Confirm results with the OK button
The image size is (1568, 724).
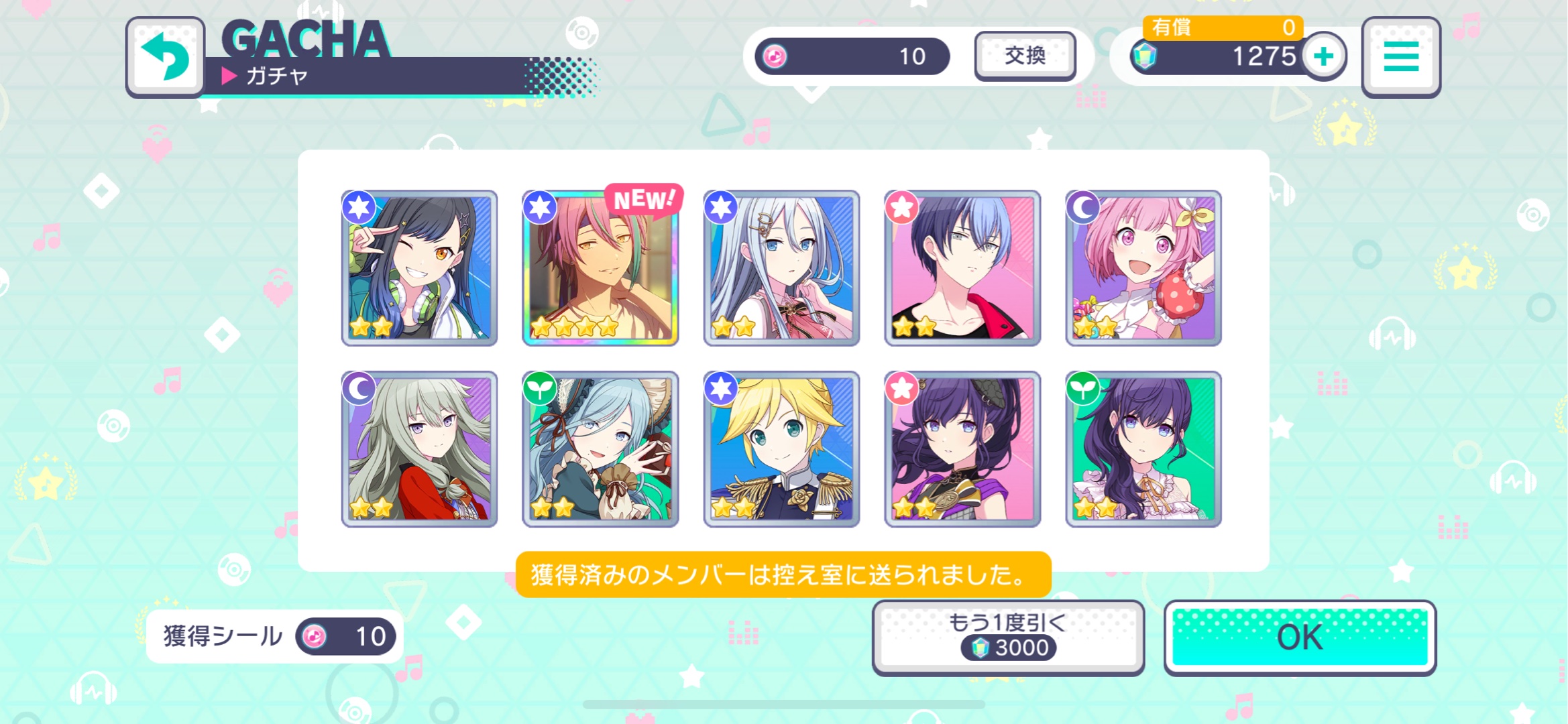(1299, 637)
